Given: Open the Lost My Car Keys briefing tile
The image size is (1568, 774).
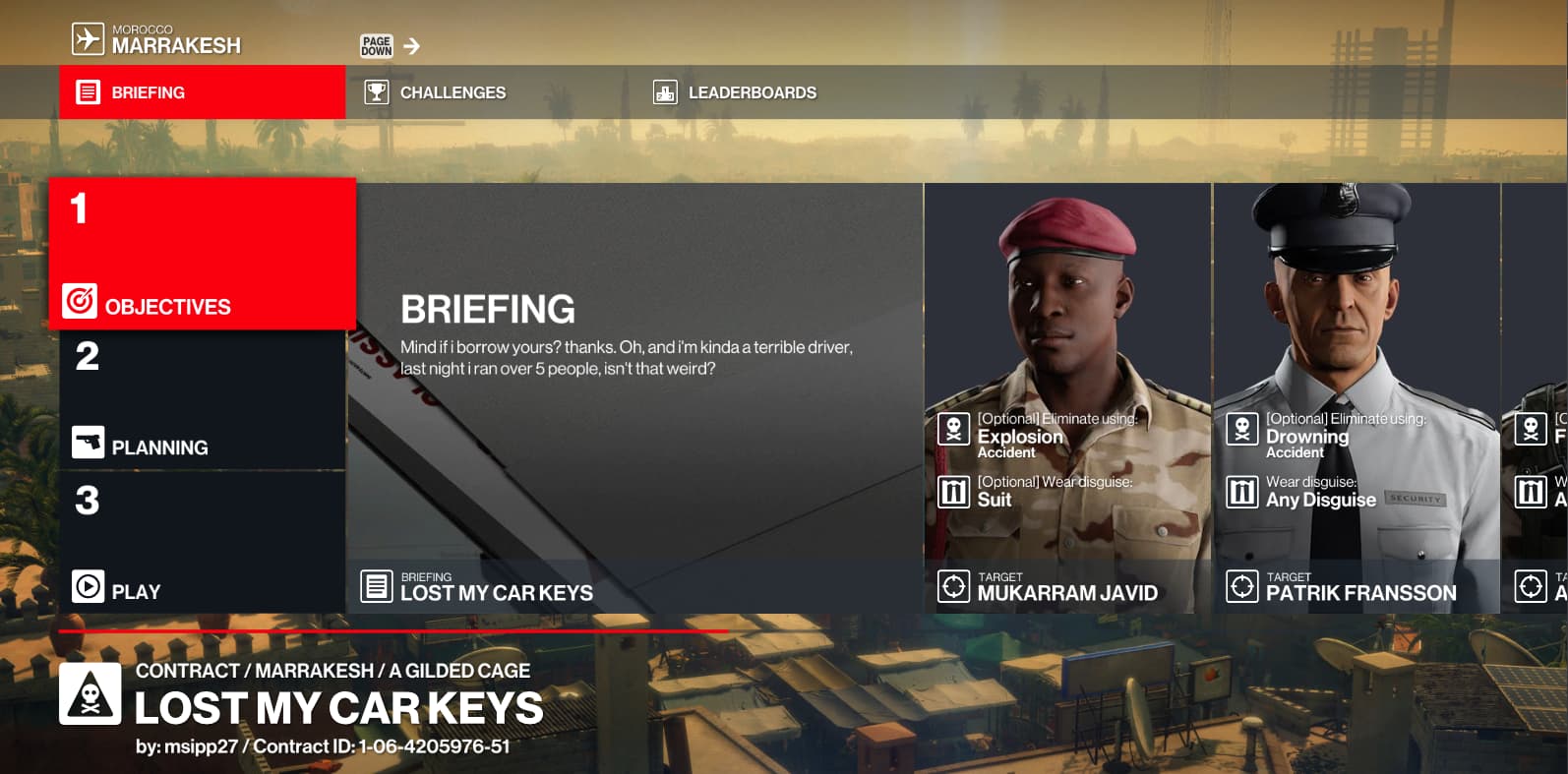Looking at the screenshot, I should coord(634,398).
